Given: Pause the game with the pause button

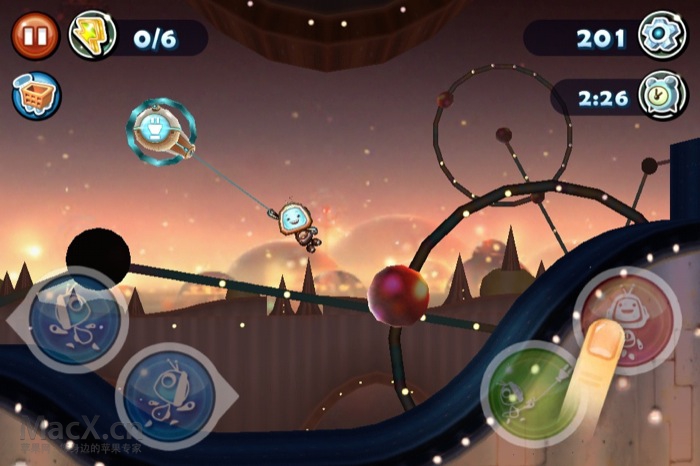Looking at the screenshot, I should tap(35, 37).
